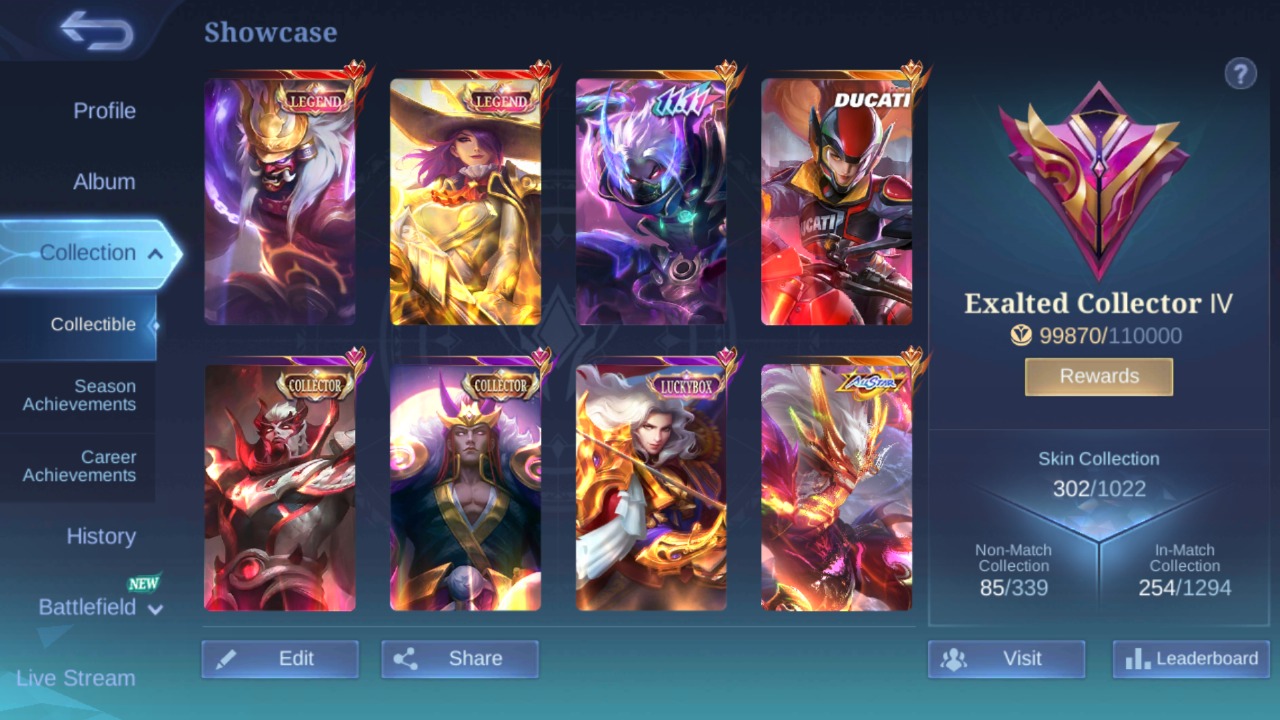Viewport: 1280px width, 720px height.
Task: Select the Ducati skin card
Action: 838,200
